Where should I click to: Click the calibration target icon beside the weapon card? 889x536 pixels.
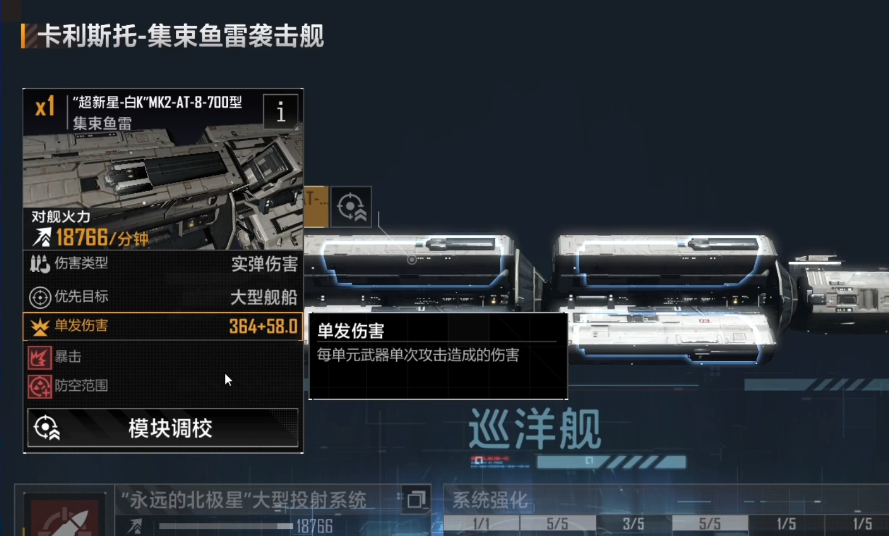coord(351,206)
